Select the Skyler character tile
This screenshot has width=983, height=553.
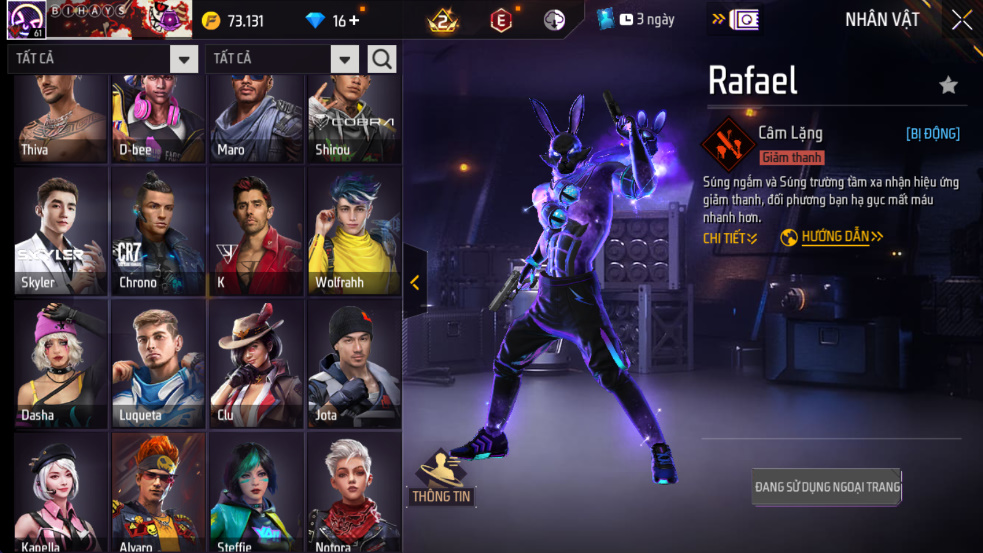click(61, 231)
